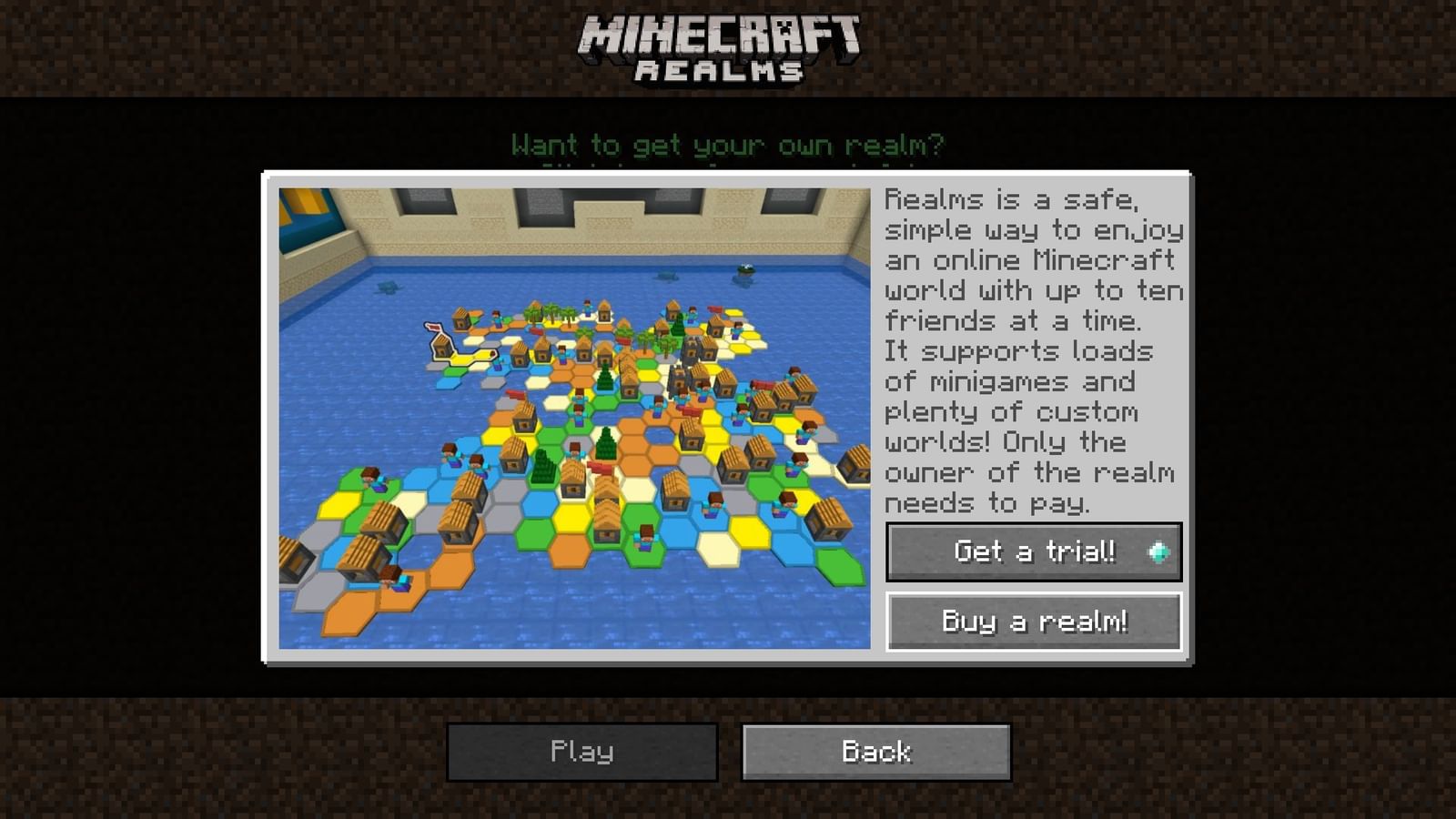This screenshot has height=819, width=1456.
Task: Click the 'Get a trial!' button
Action: [1033, 551]
